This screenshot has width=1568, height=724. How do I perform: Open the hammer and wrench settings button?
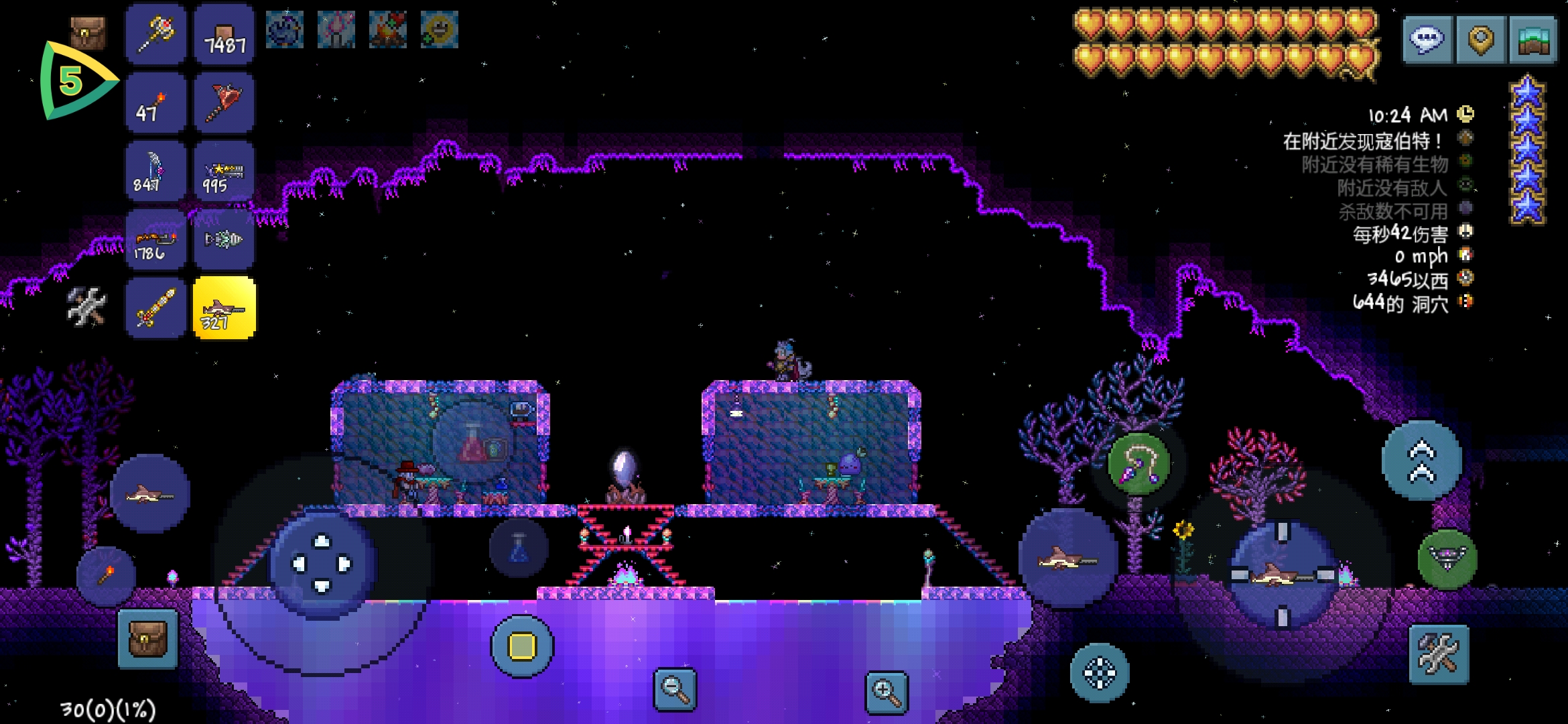point(1439,654)
